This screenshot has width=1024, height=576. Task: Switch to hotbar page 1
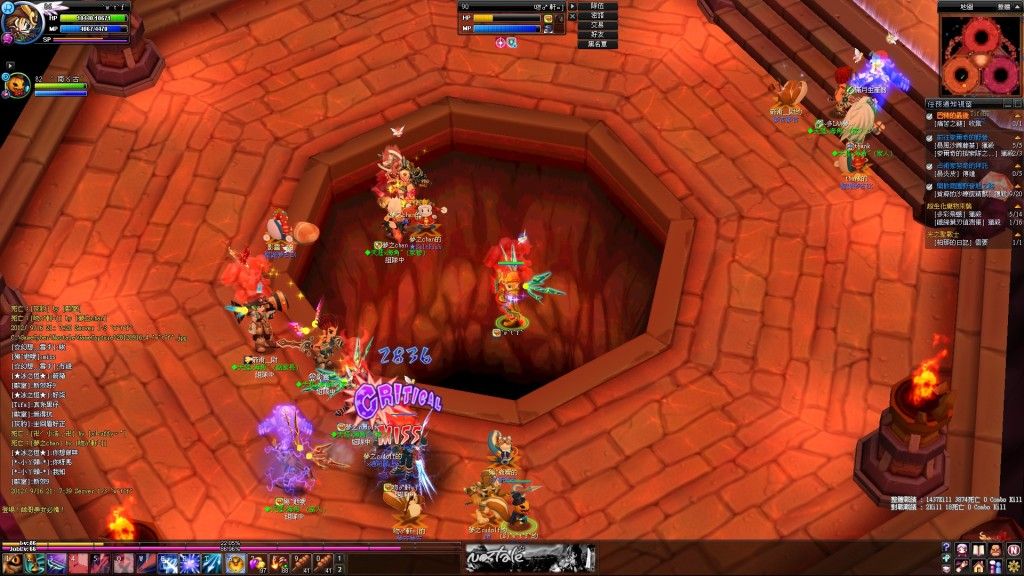339,558
